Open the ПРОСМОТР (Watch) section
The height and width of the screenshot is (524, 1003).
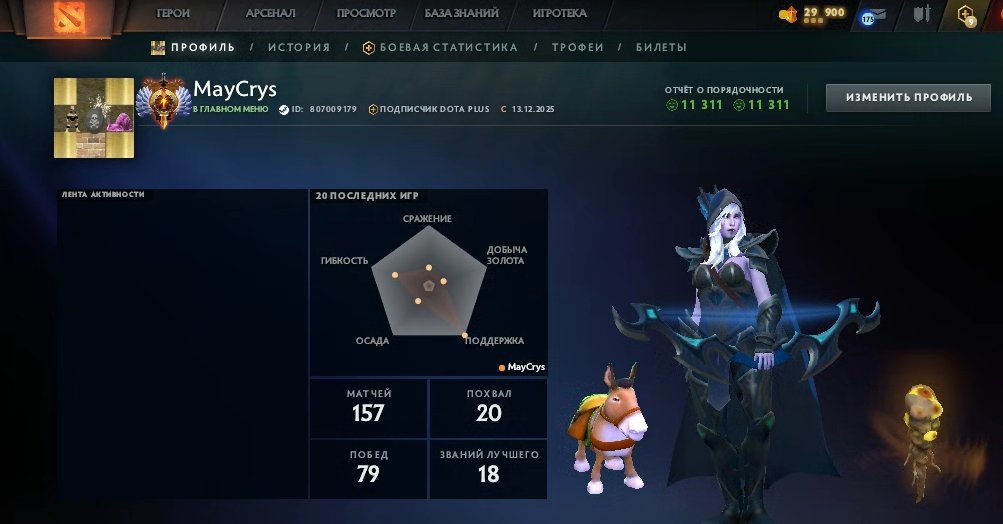[366, 14]
